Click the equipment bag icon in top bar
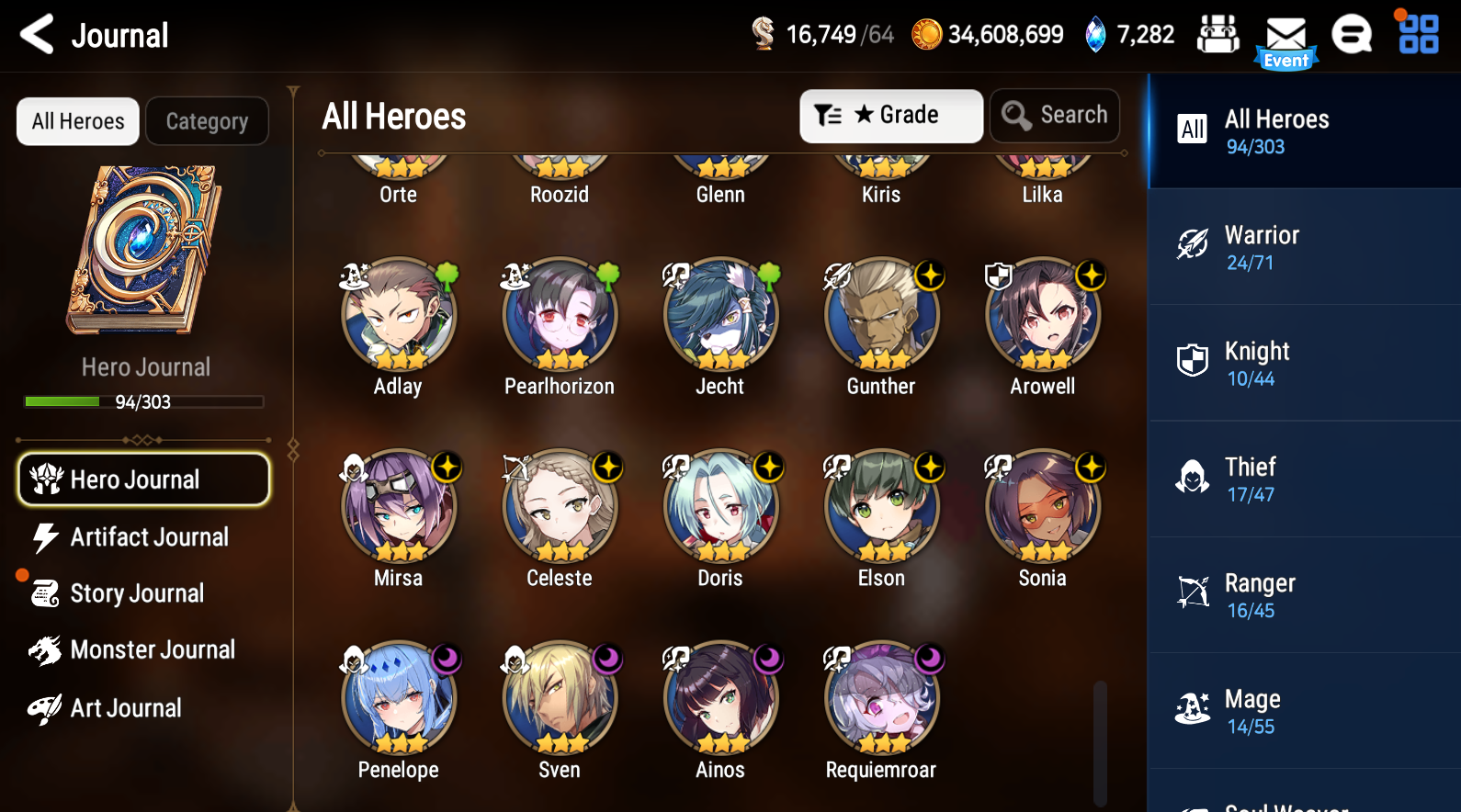The image size is (1461, 812). [x=1218, y=33]
